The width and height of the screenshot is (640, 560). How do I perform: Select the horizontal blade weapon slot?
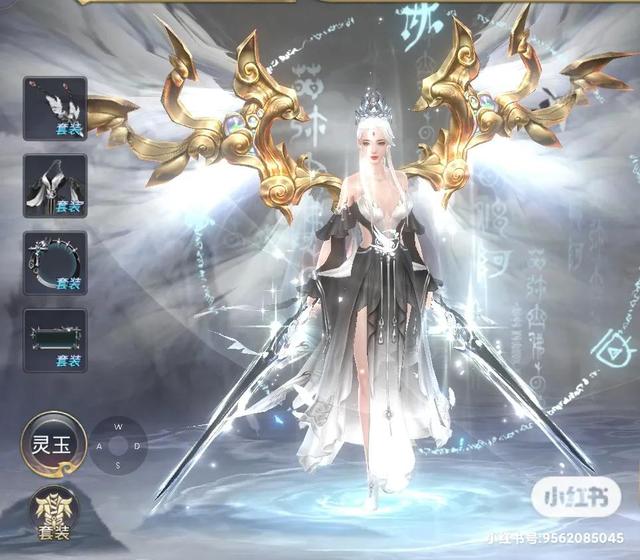point(55,340)
